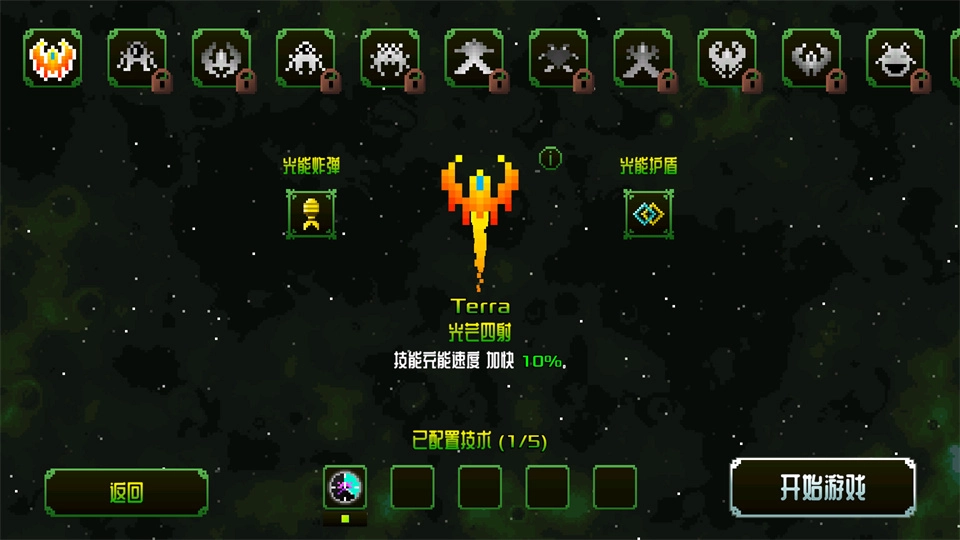
Task: Open the ship info icon beside Terra
Action: (x=550, y=158)
